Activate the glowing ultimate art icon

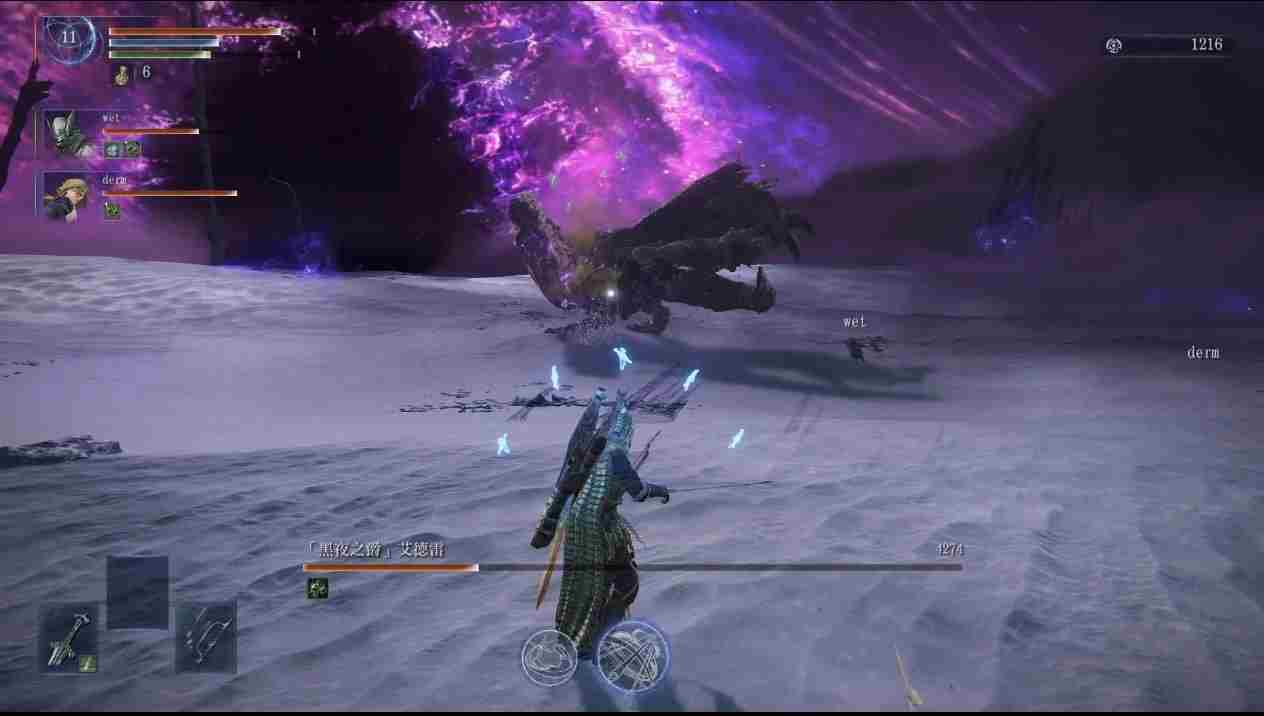tap(633, 656)
